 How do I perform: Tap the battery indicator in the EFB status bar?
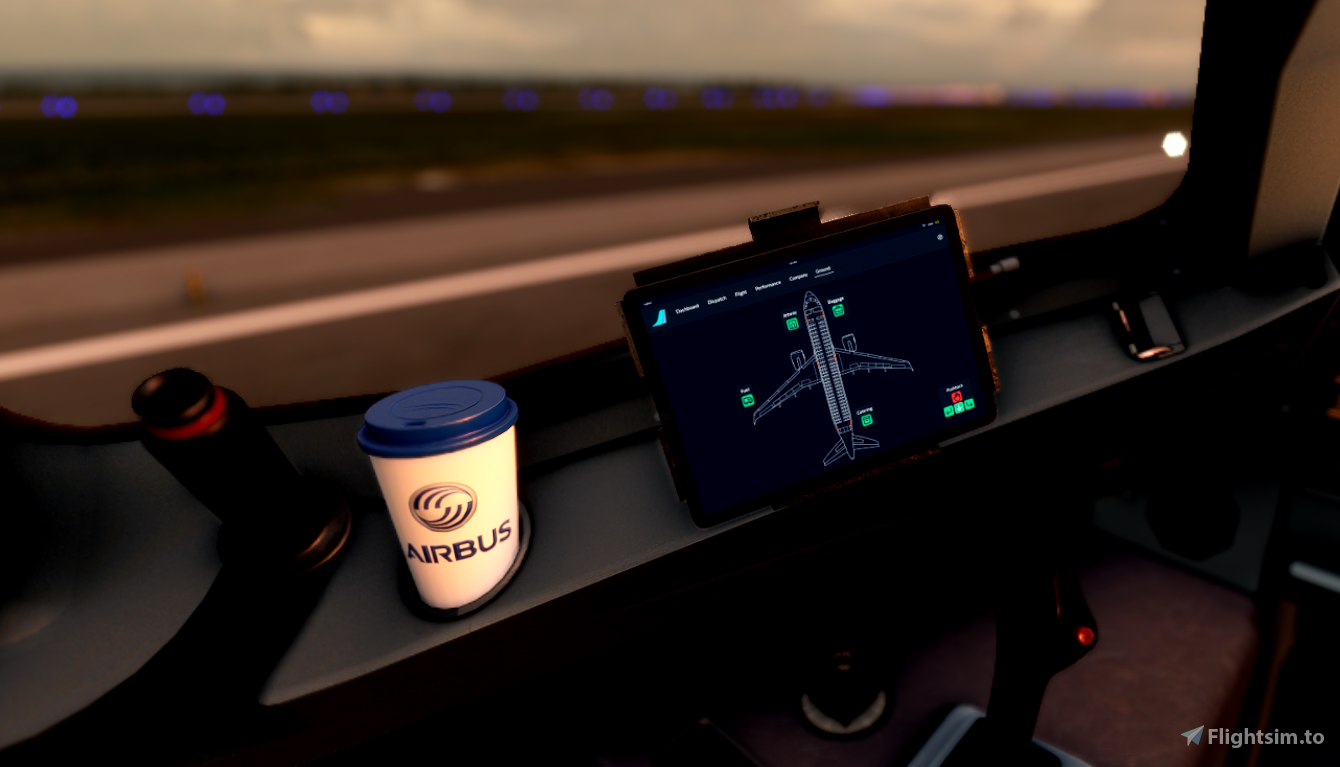click(x=936, y=222)
